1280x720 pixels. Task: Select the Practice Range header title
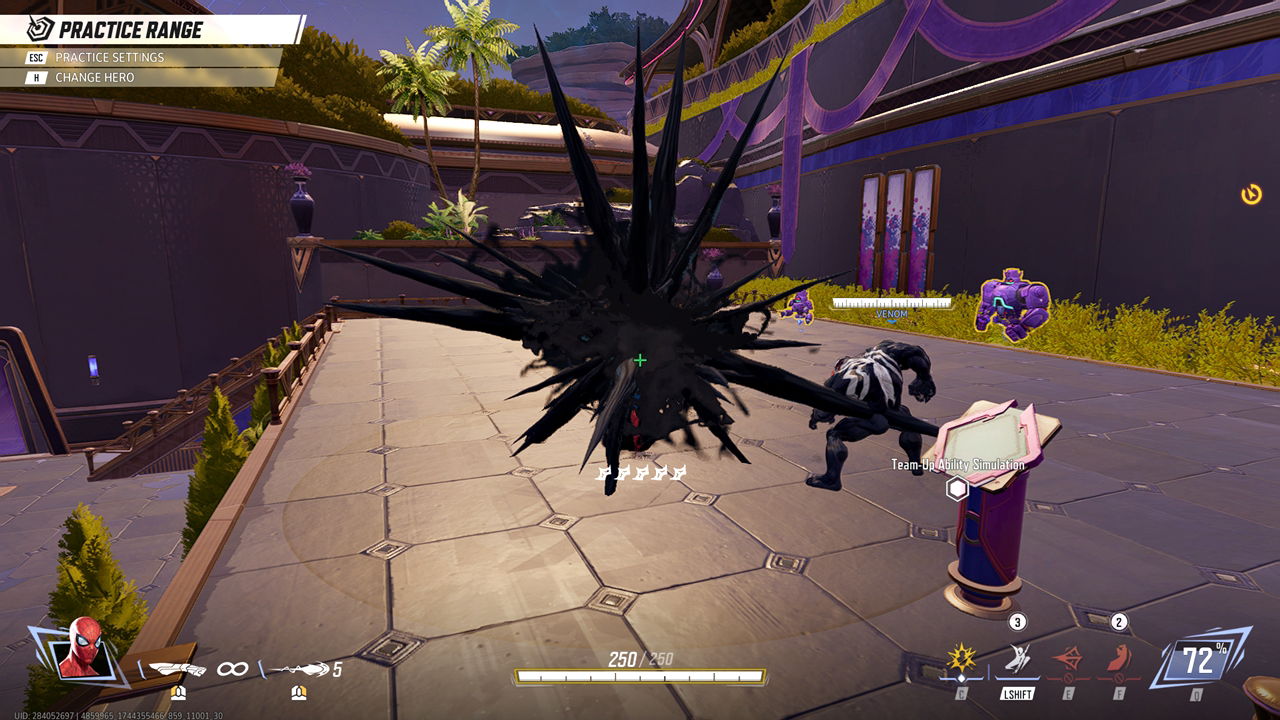pyautogui.click(x=132, y=30)
